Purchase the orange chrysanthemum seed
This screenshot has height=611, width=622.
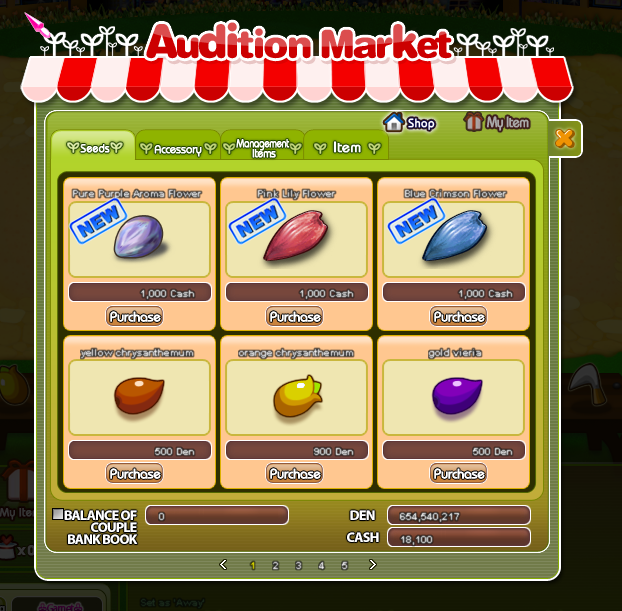click(295, 473)
